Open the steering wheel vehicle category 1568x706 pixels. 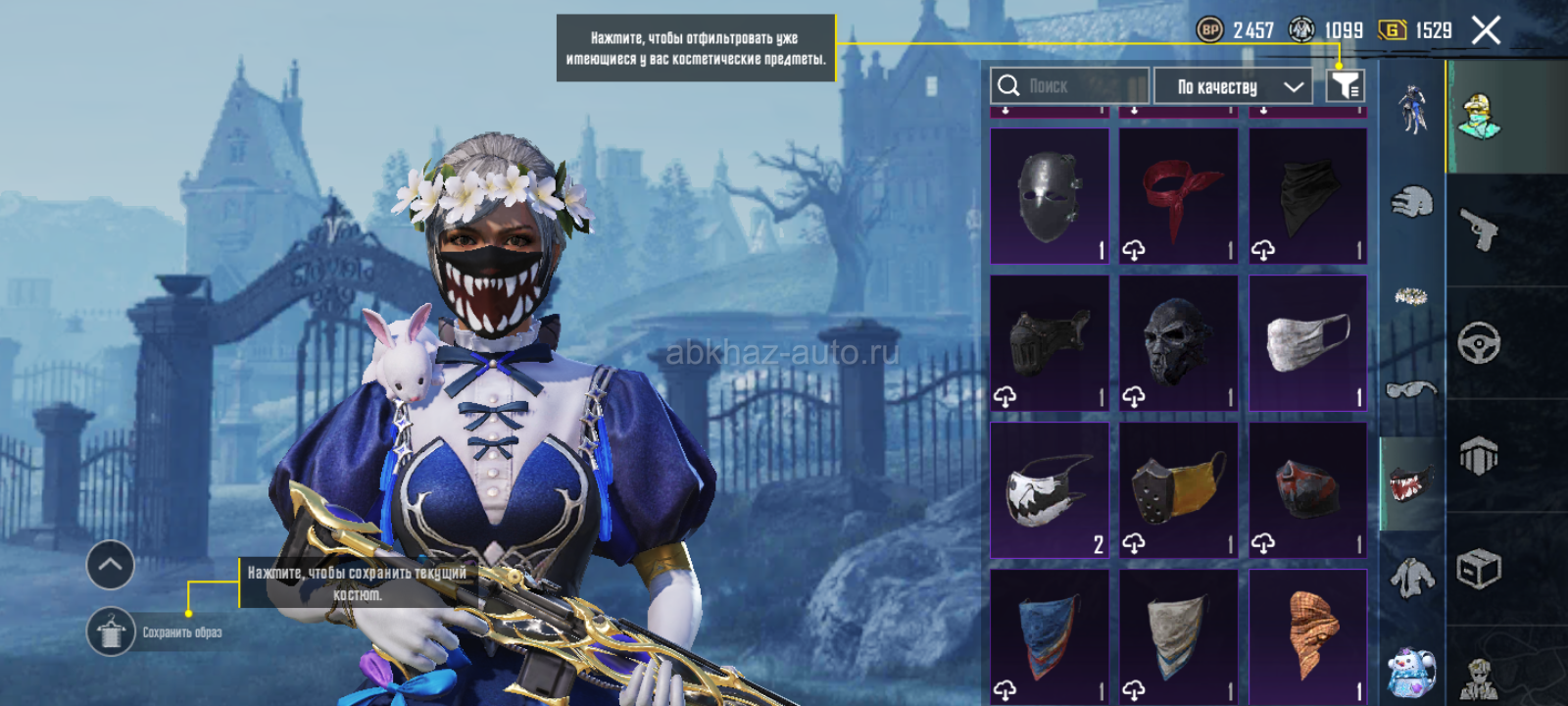1480,343
